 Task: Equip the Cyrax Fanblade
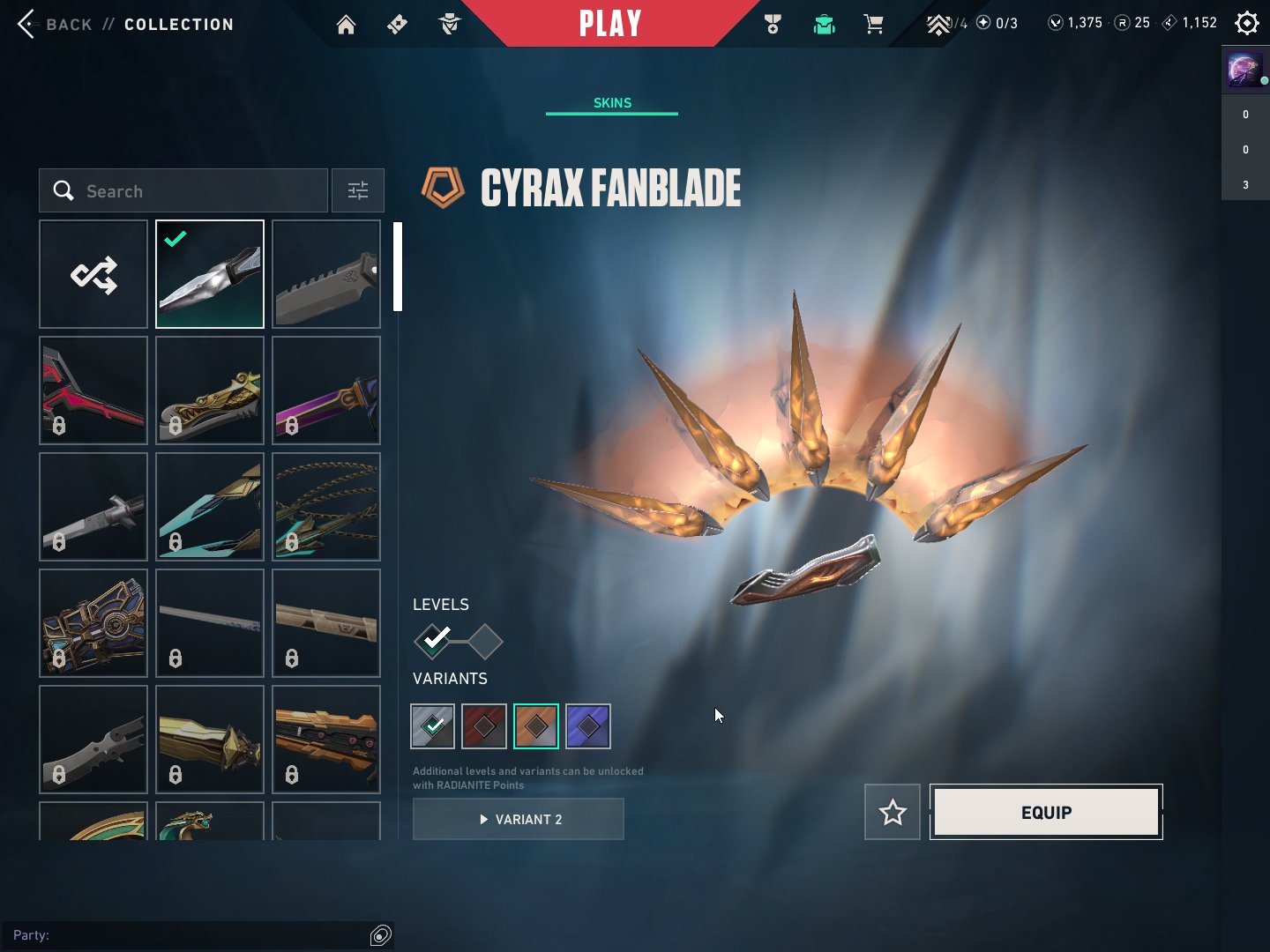[1046, 812]
